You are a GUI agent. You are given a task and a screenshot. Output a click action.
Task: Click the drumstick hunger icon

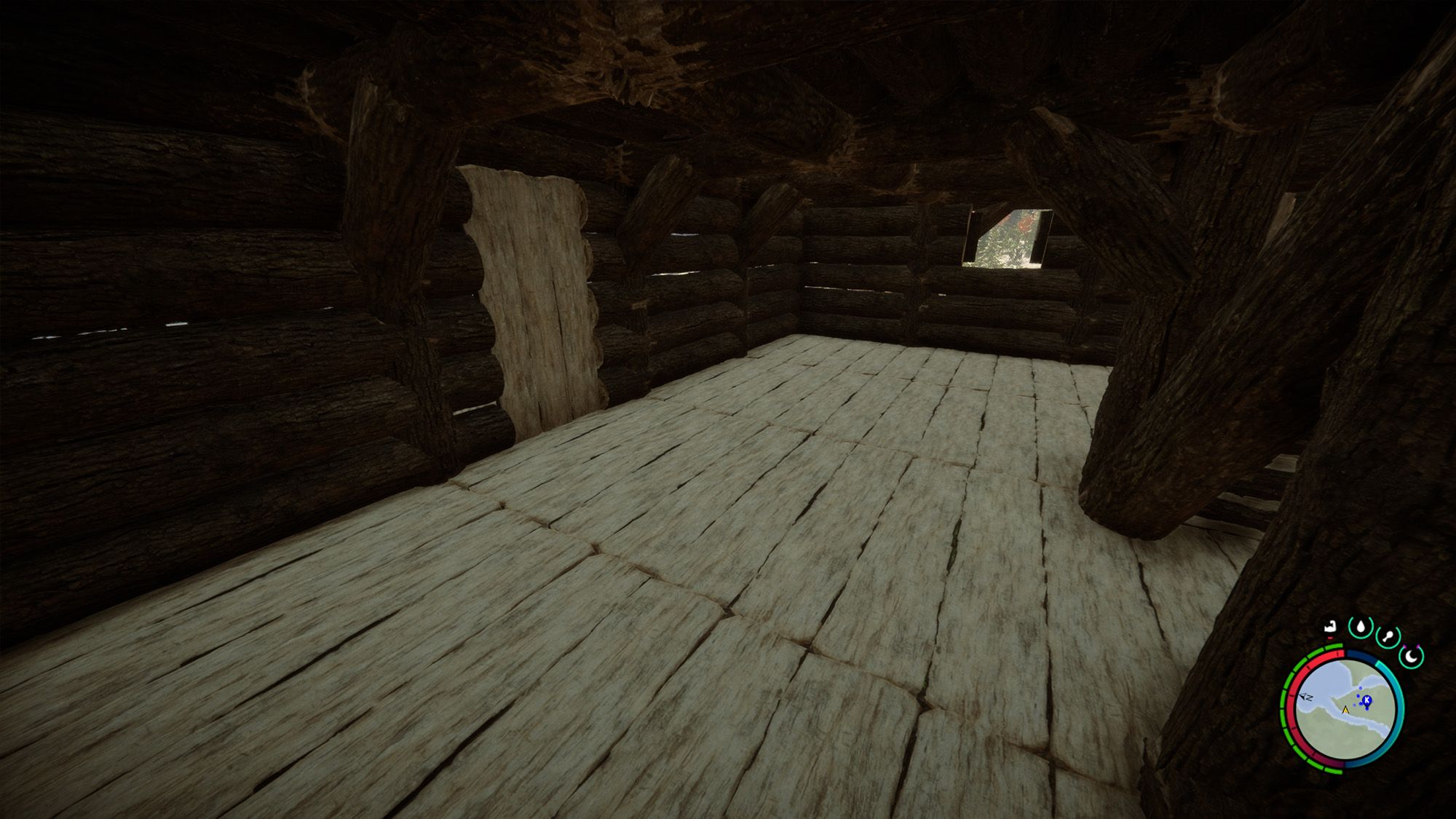coord(1388,635)
